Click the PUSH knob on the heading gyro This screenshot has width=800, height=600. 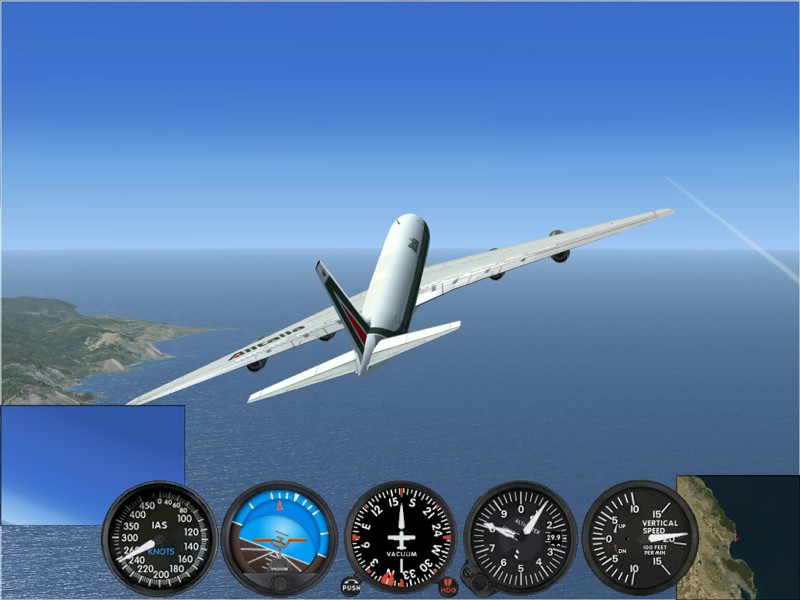351,586
